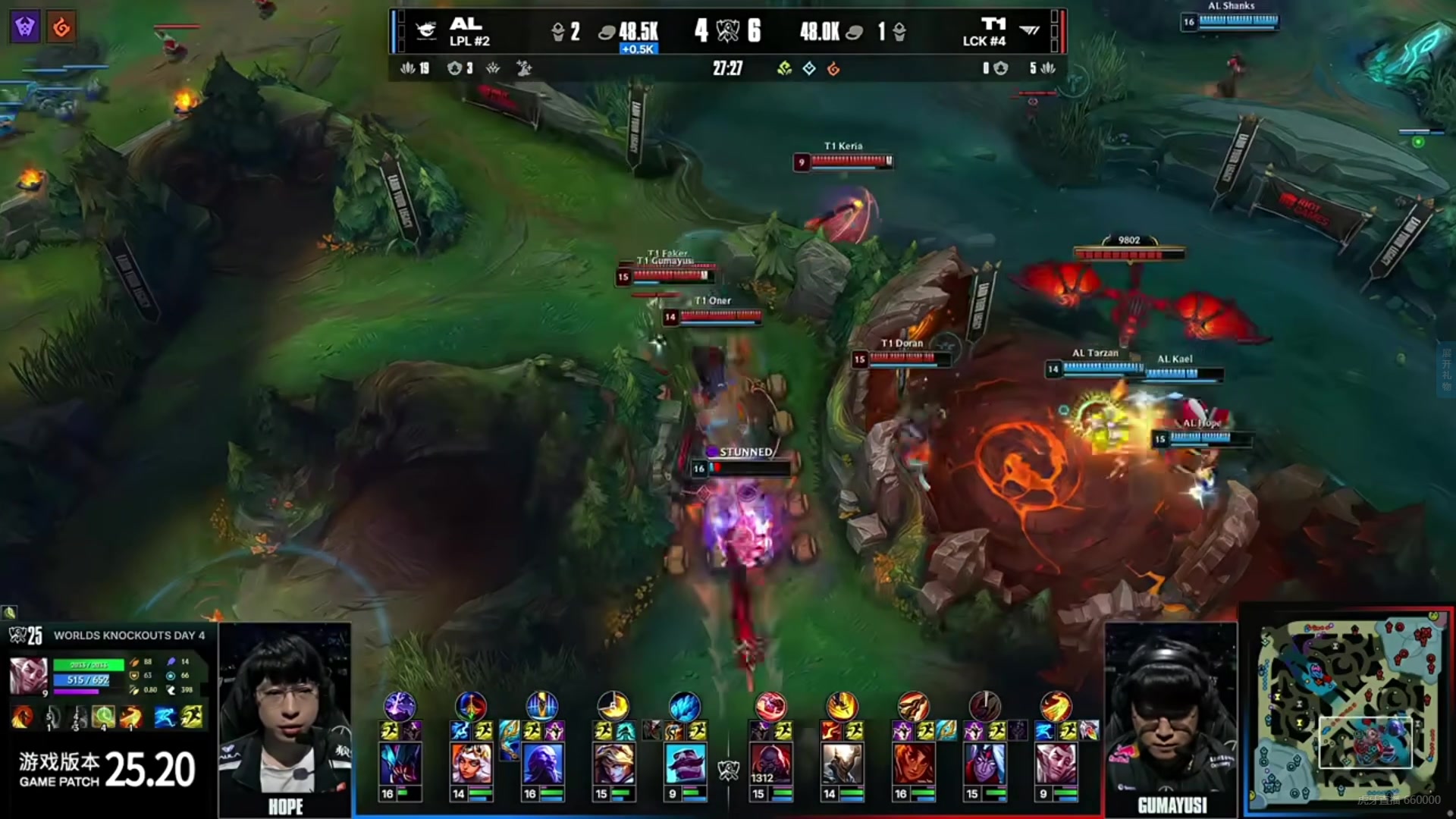Select Ezreal's portrait in the bottom bar

click(613, 764)
